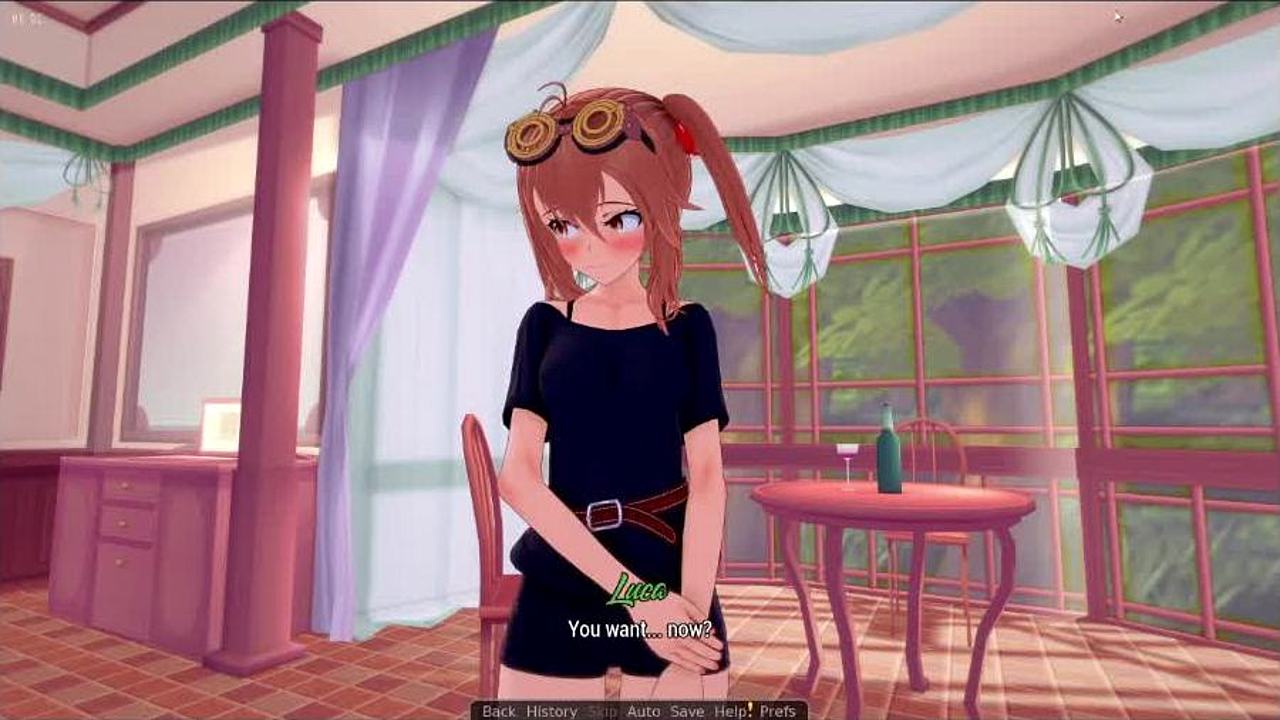1280x720 pixels.
Task: Activate Skip in the quick menu
Action: click(602, 711)
